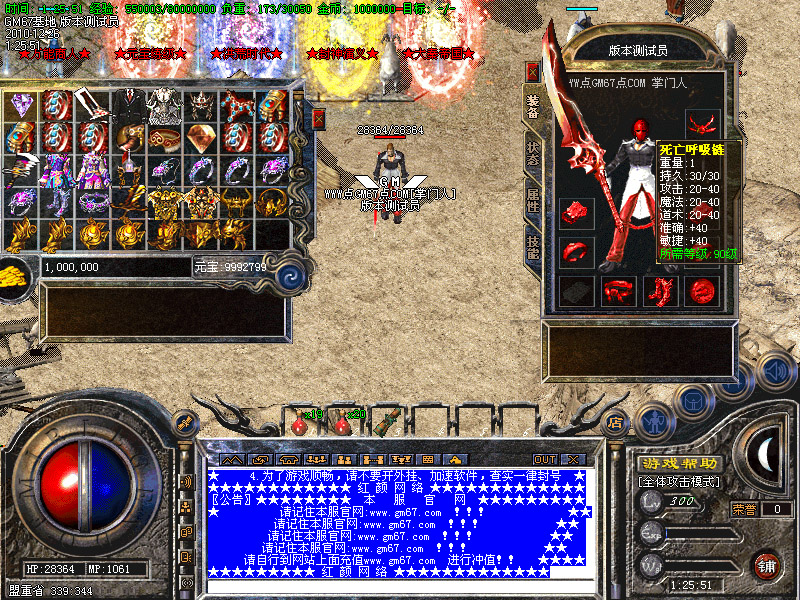This screenshot has height=600, width=800.
Task: Toggle the speaker sound button
Action: [x=774, y=371]
